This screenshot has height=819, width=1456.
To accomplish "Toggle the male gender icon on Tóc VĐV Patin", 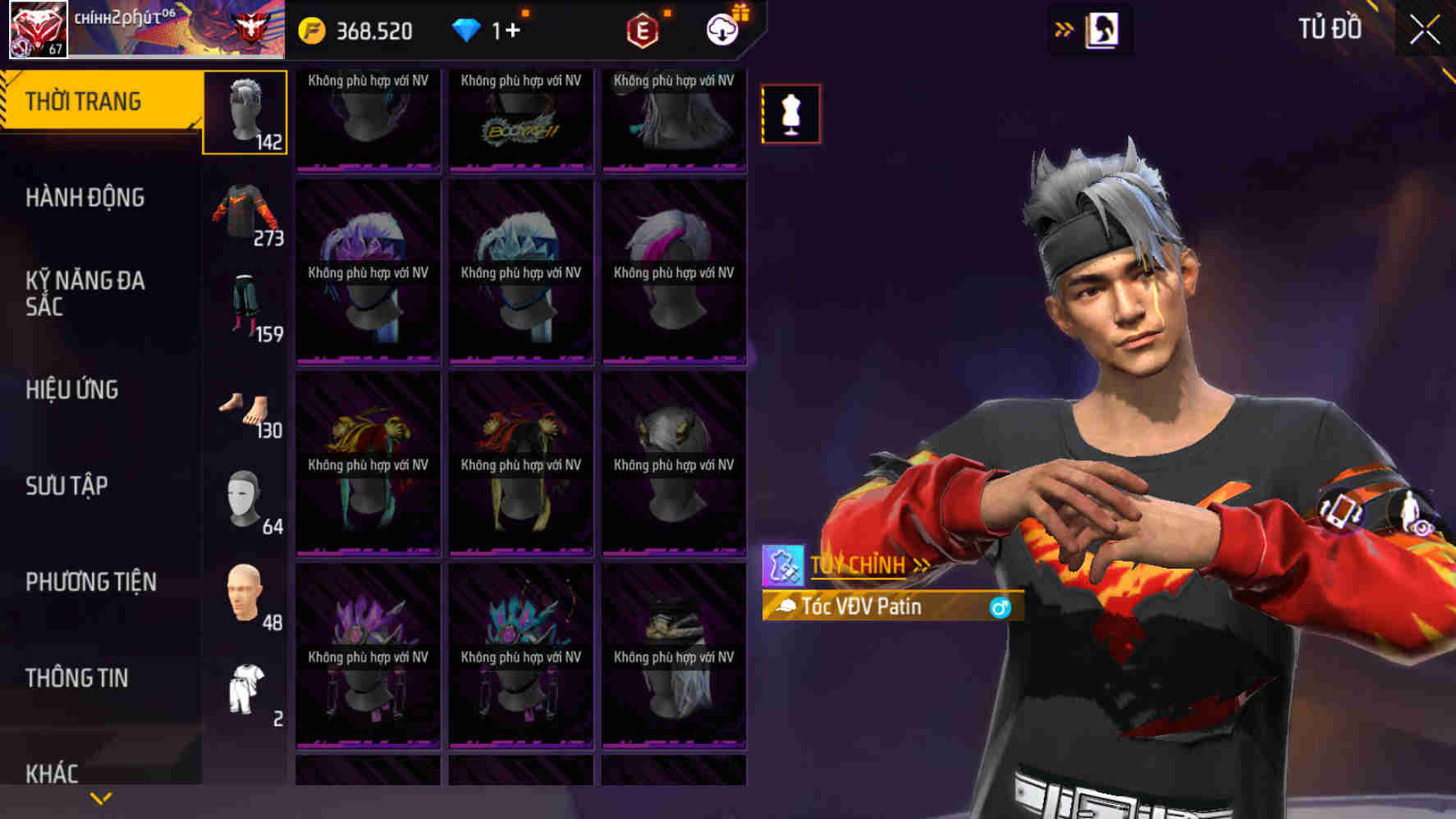I will [x=1000, y=609].
